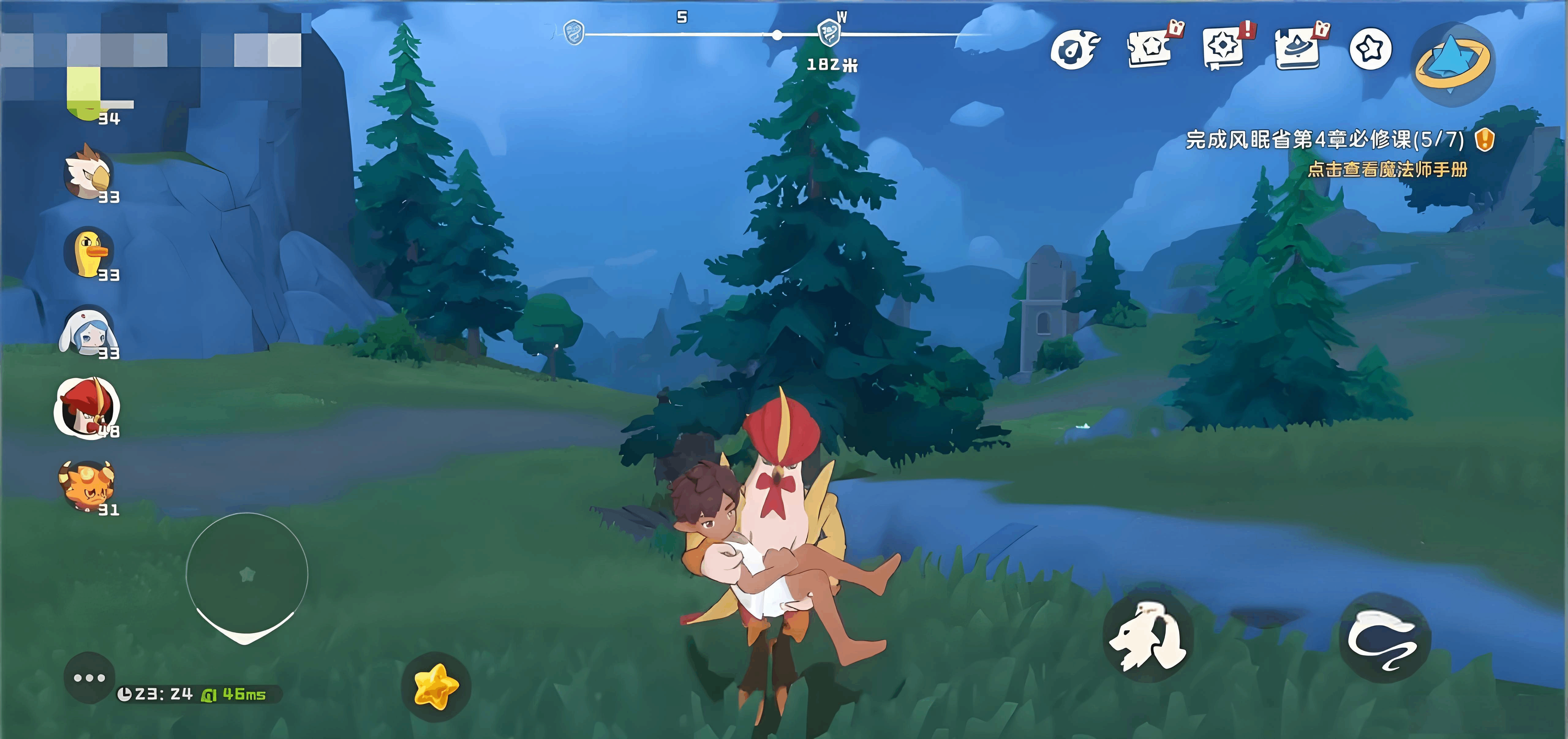The width and height of the screenshot is (1568, 739).
Task: Open the blue crystal gold ring icon
Action: coord(1453,63)
